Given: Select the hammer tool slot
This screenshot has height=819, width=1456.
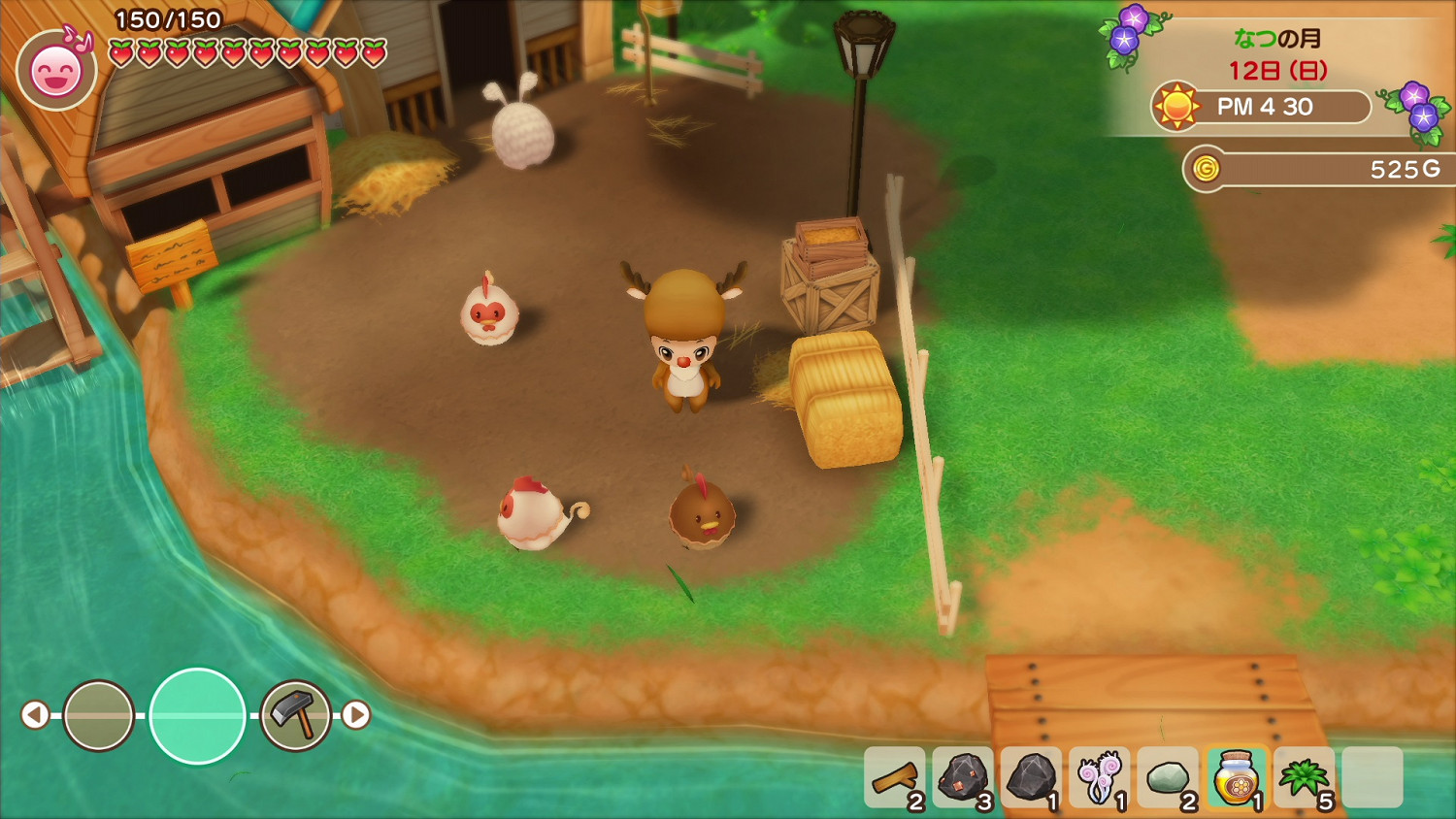Looking at the screenshot, I should (x=296, y=715).
